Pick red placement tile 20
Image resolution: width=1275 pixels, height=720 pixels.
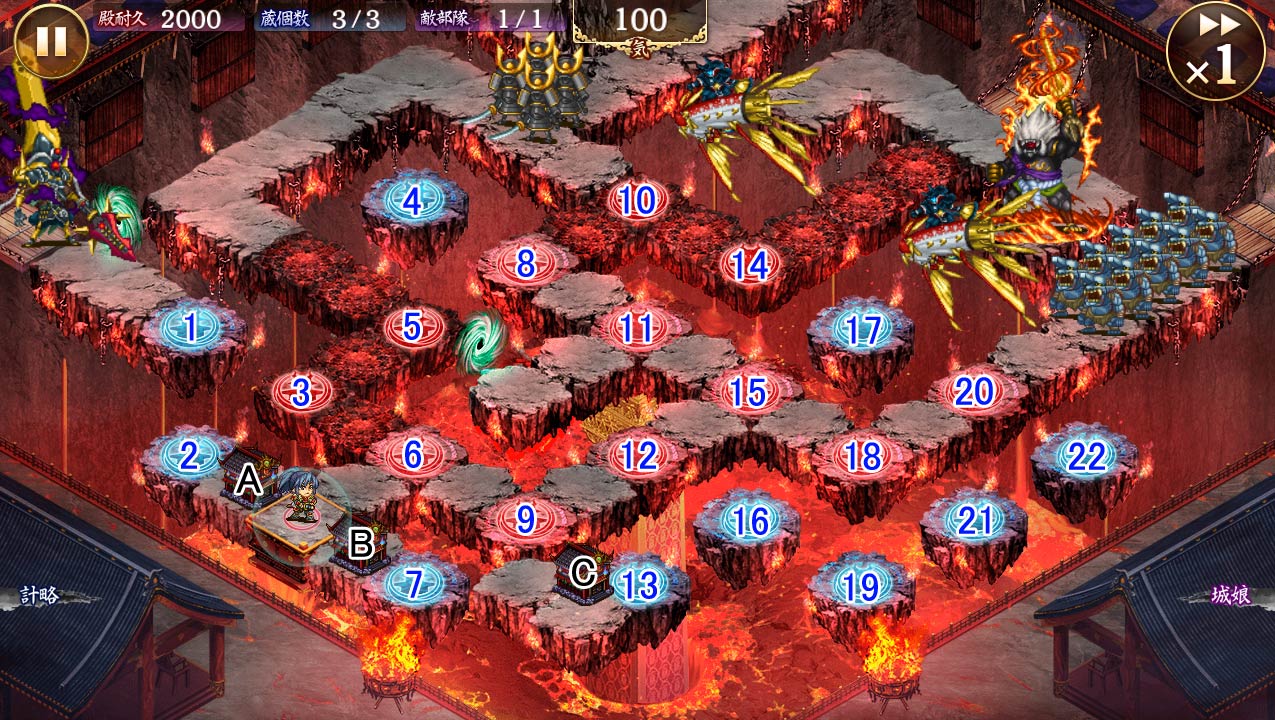974,392
